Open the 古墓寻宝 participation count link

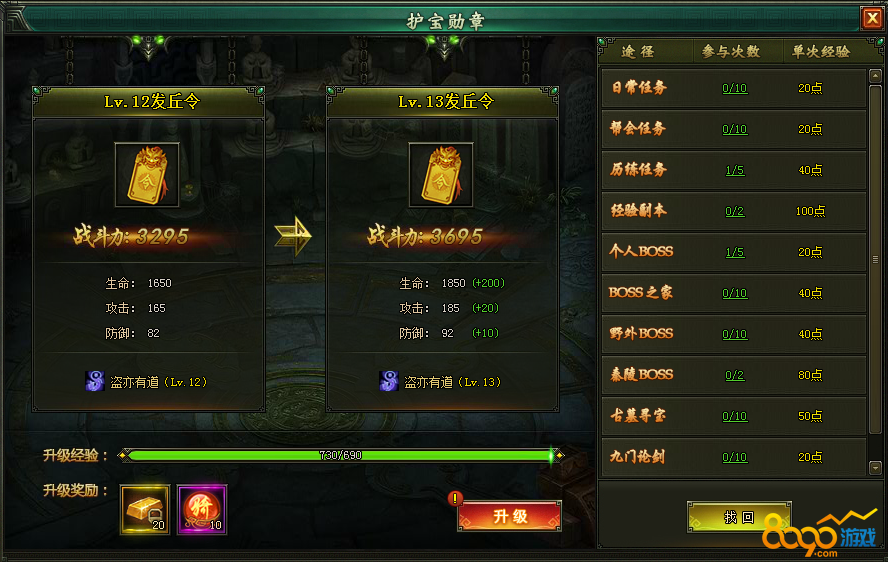(735, 416)
